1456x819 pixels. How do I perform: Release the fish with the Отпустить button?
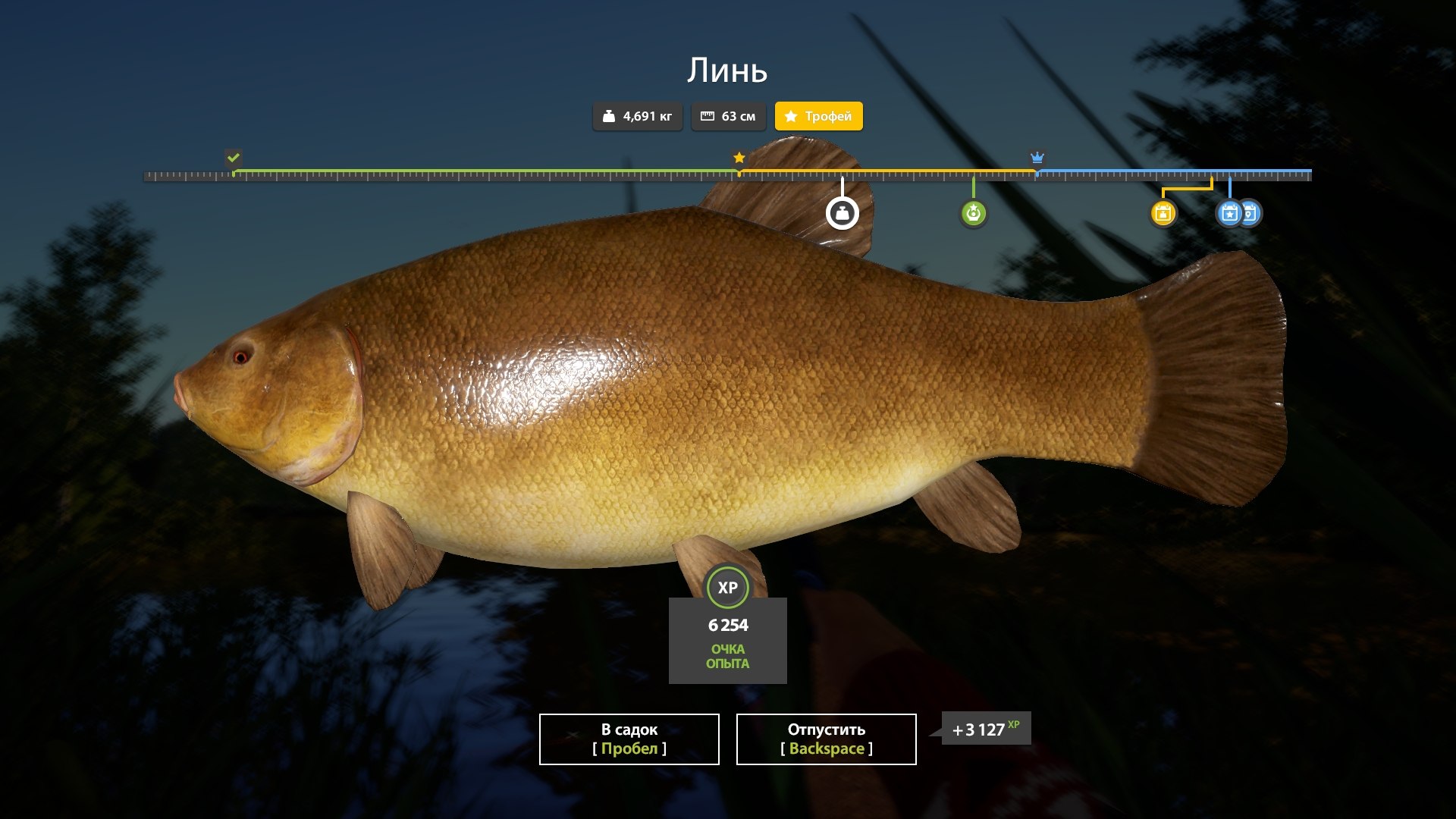click(x=826, y=739)
